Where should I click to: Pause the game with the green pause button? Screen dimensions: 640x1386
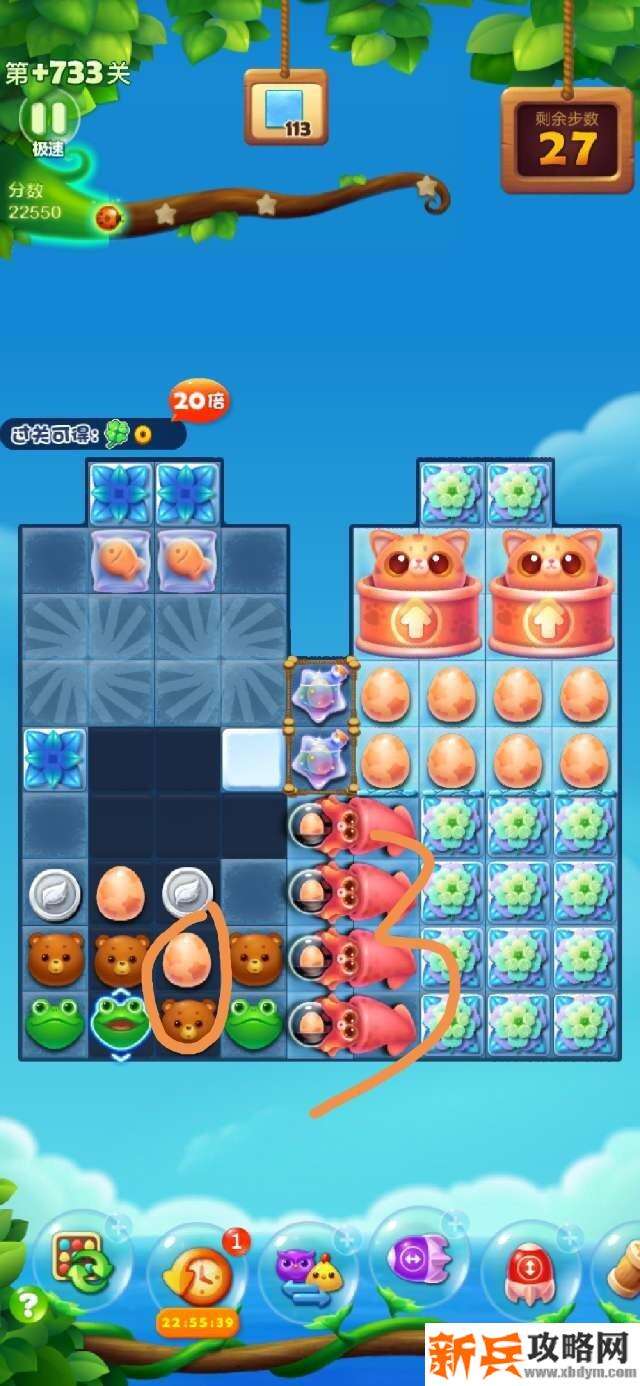point(47,118)
